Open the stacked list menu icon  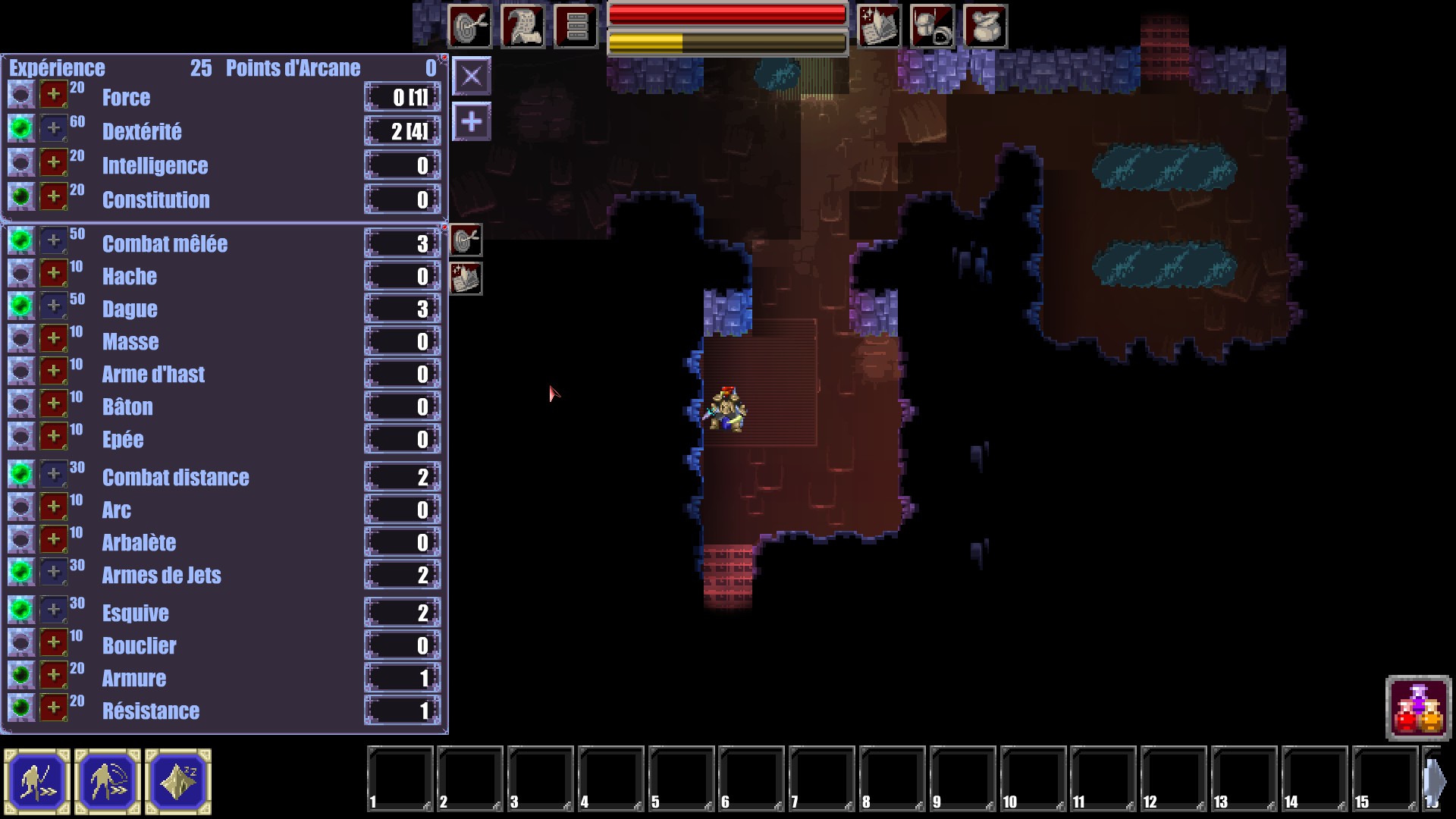click(x=576, y=27)
